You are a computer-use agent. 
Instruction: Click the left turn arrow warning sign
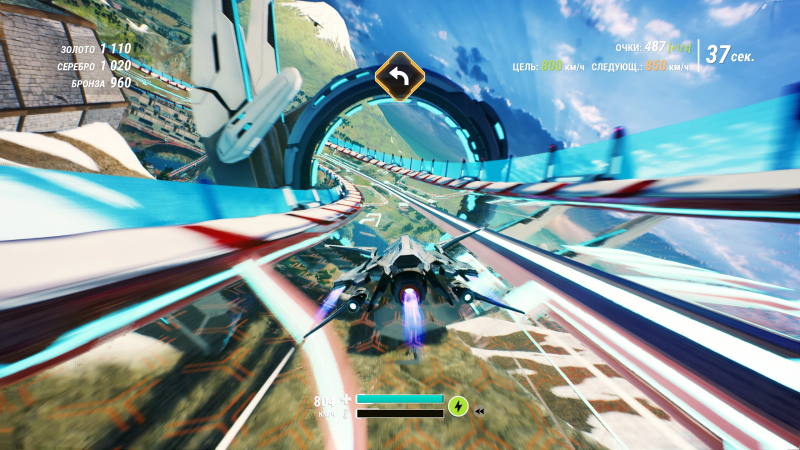(x=400, y=76)
